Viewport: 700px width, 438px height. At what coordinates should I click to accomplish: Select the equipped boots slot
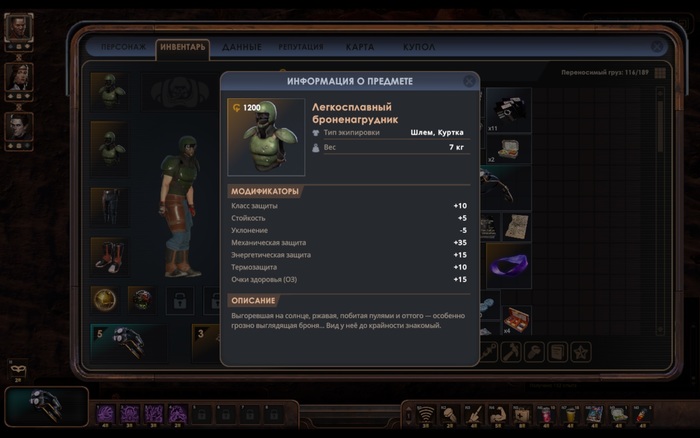[108, 255]
